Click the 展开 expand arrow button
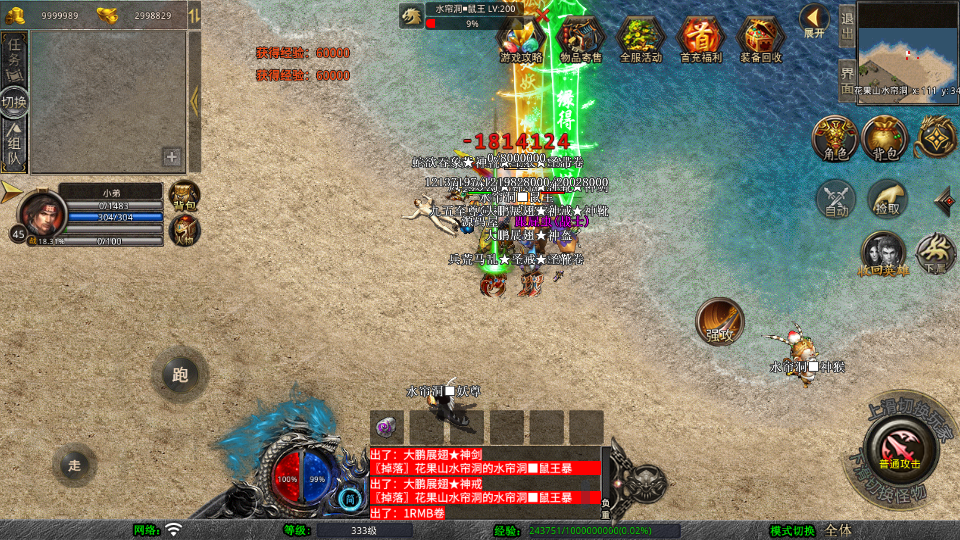This screenshot has height=540, width=960. [x=814, y=21]
